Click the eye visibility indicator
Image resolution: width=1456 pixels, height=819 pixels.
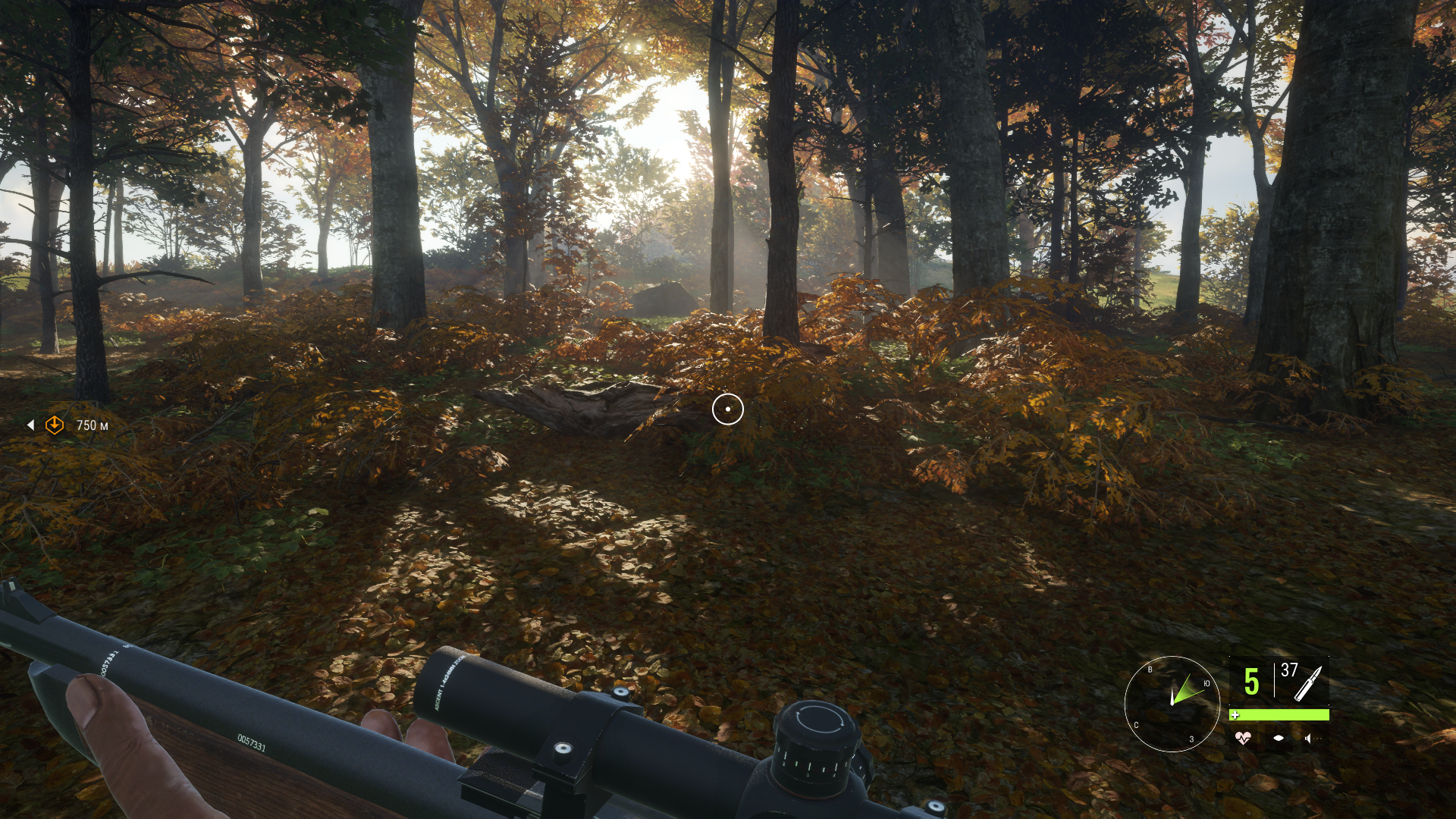tap(1279, 738)
